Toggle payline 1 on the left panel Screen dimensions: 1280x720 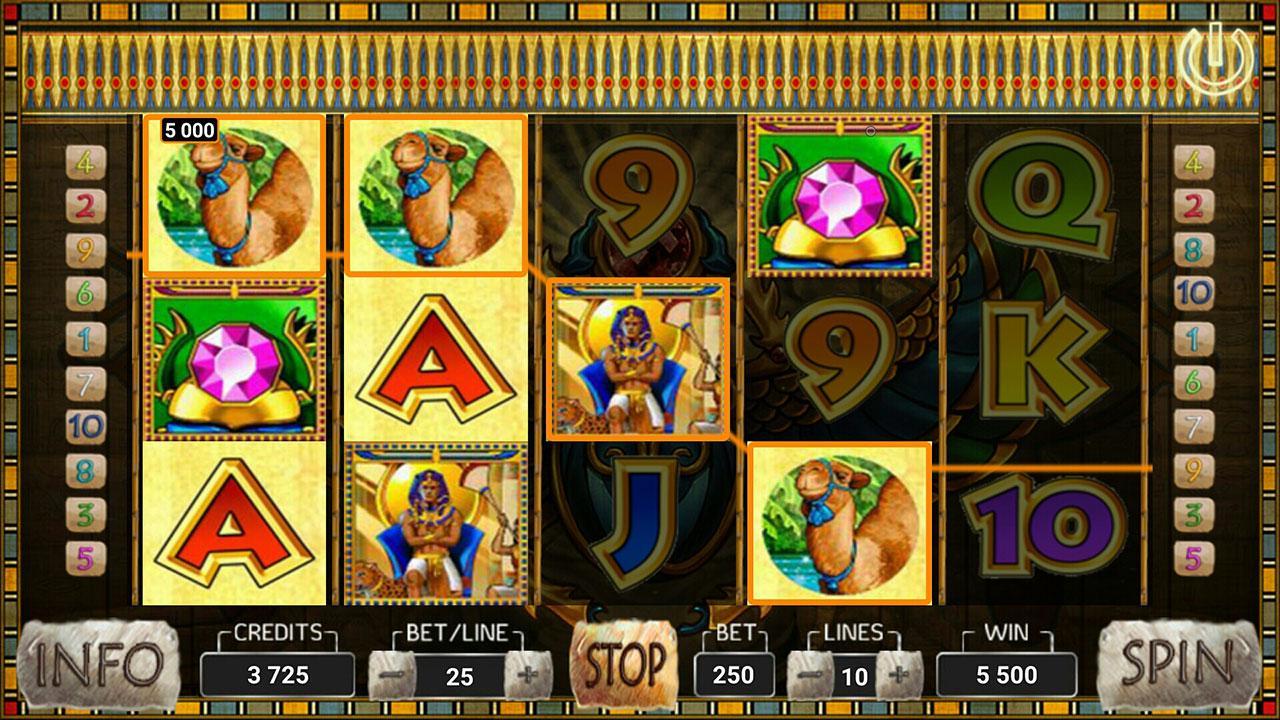pyautogui.click(x=85, y=335)
